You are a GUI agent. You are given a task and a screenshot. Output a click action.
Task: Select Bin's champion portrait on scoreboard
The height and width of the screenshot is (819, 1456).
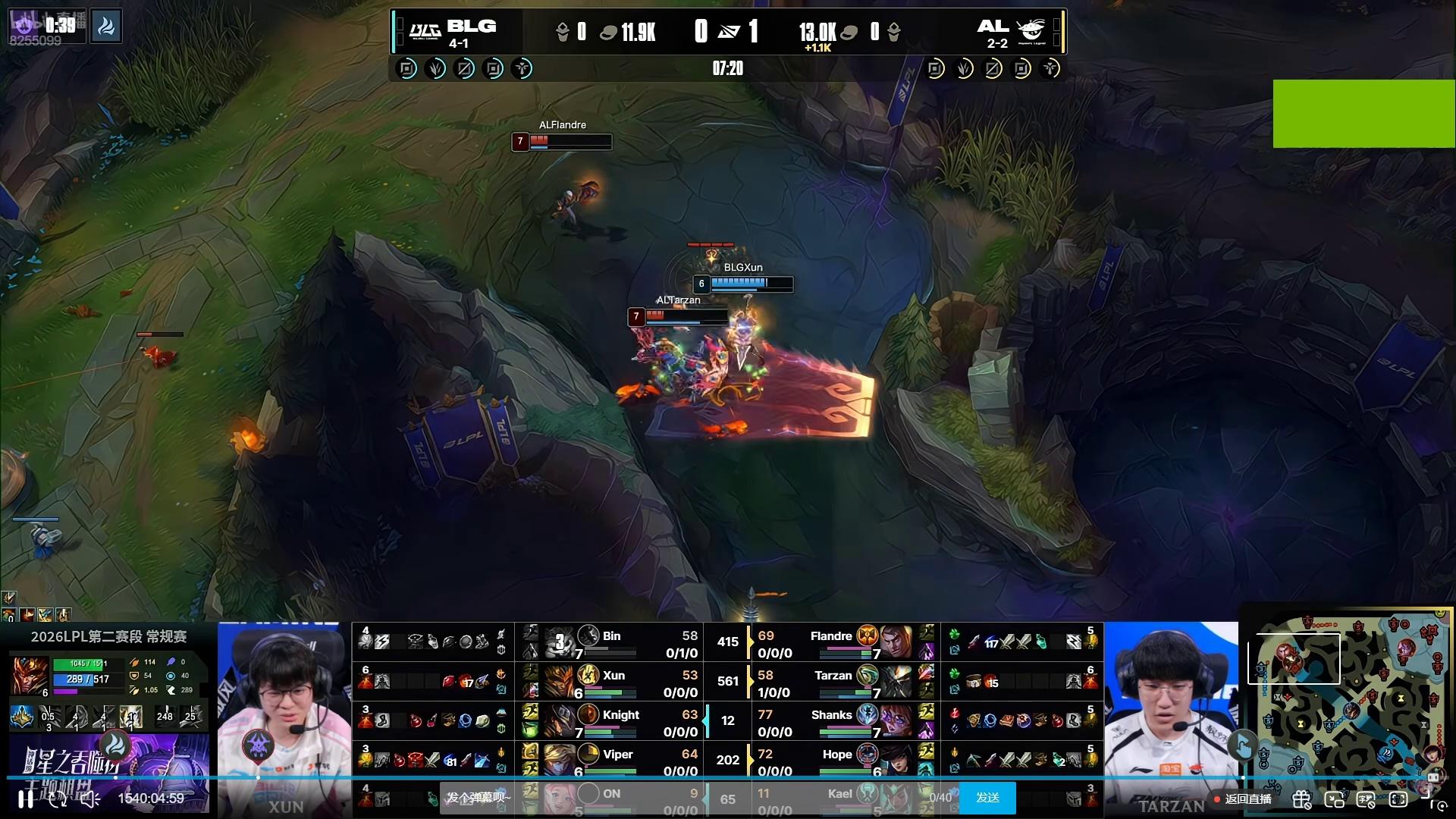click(x=559, y=642)
